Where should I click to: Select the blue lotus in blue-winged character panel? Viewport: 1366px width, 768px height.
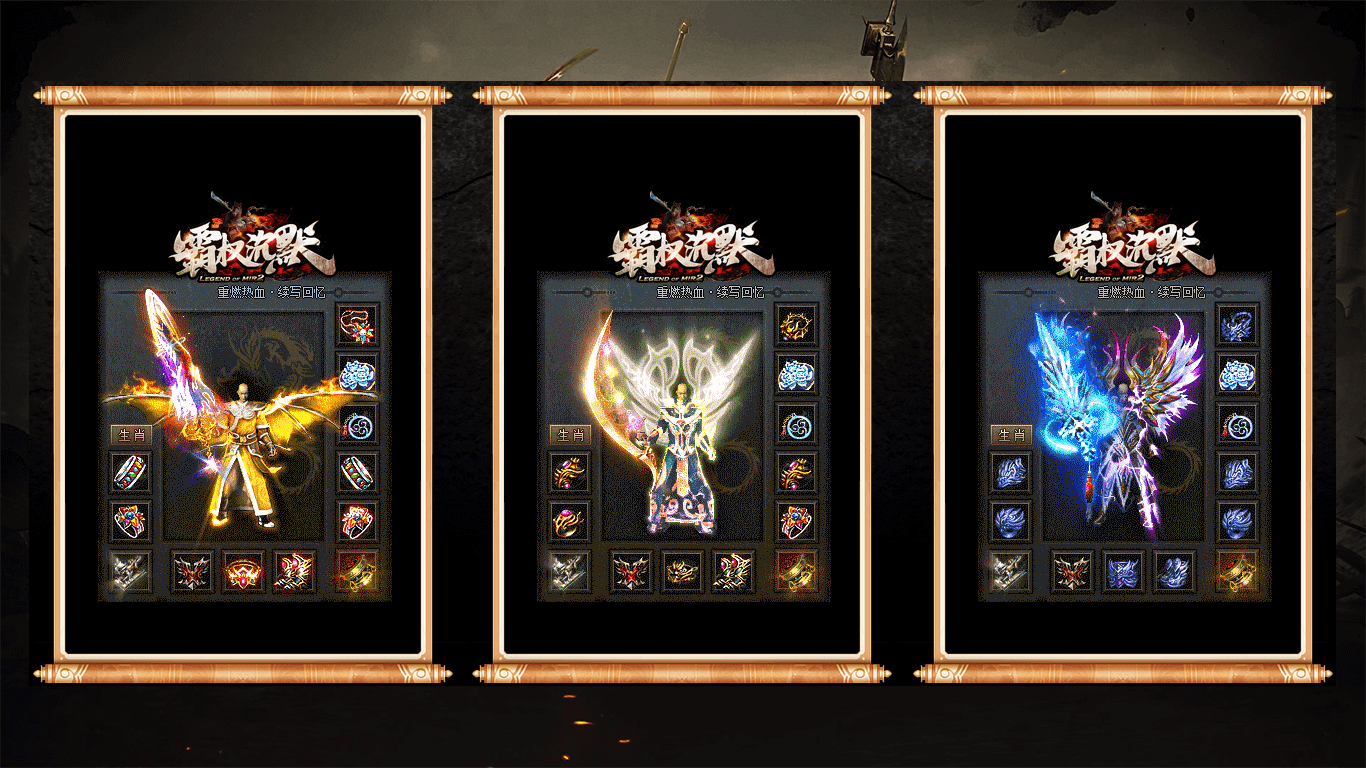(1238, 374)
